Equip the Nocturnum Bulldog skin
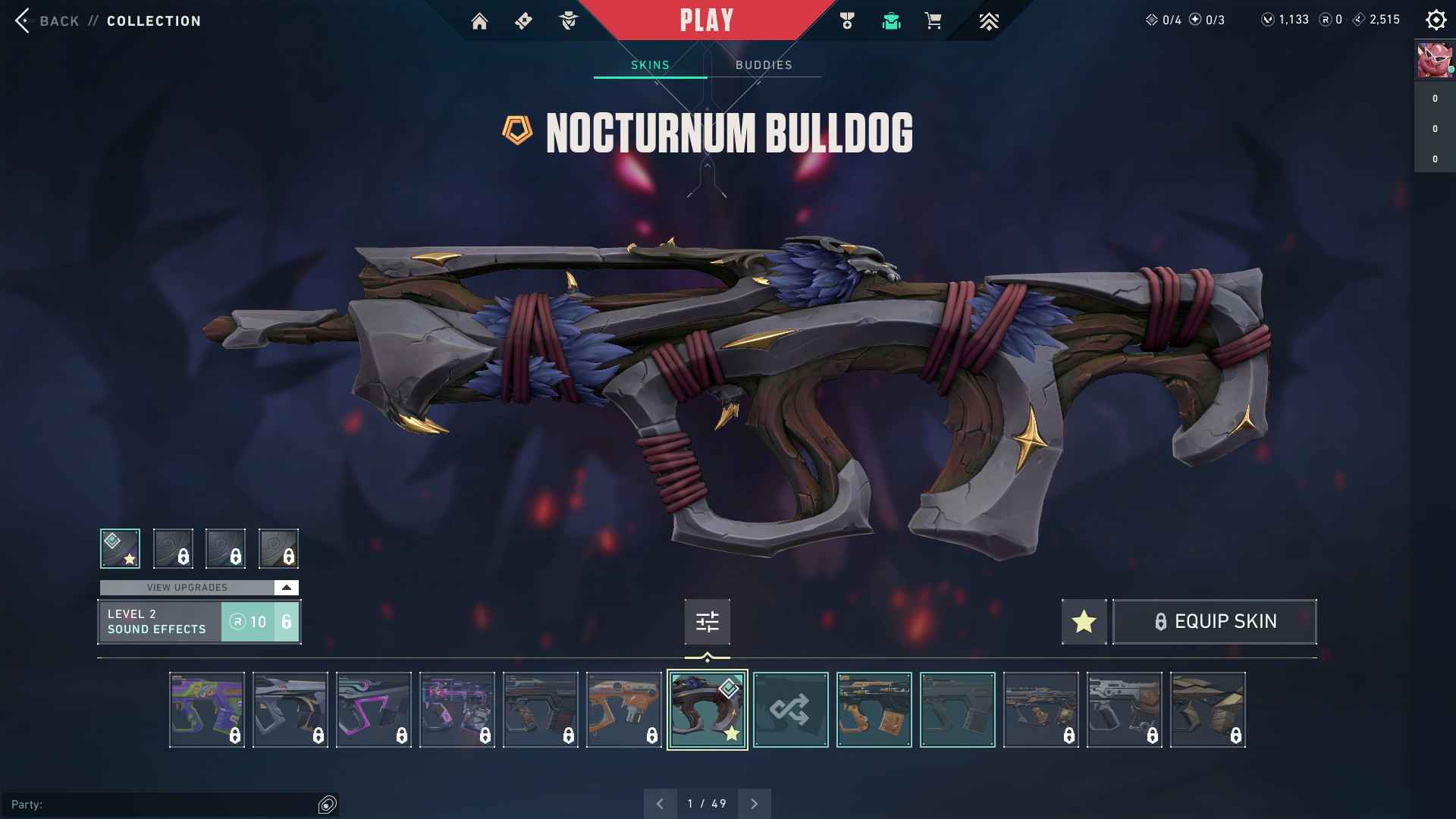This screenshot has height=819, width=1456. [x=1214, y=622]
